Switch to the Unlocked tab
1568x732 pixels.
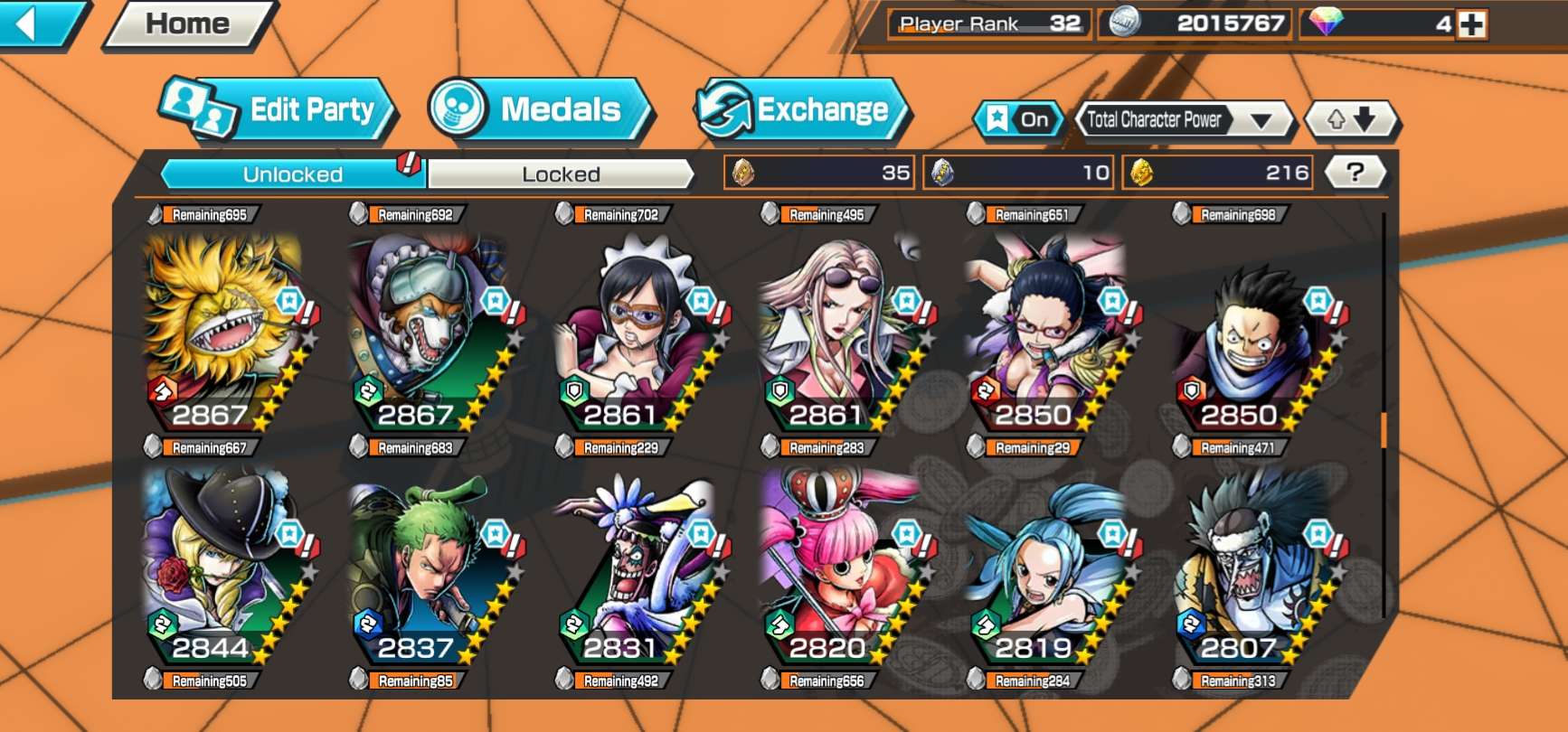[x=293, y=174]
